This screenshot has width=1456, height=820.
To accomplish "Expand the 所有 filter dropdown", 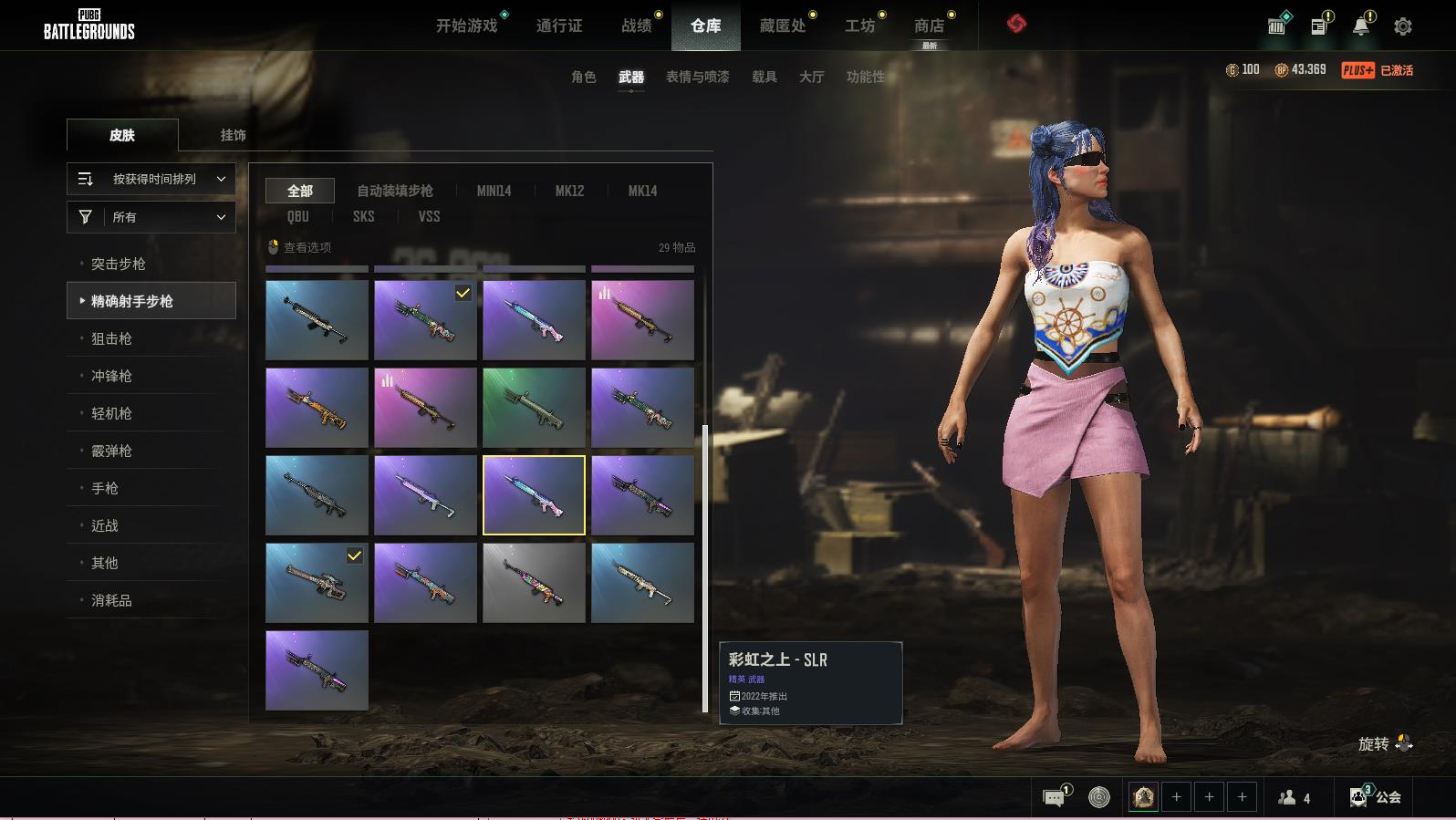I will click(x=151, y=217).
